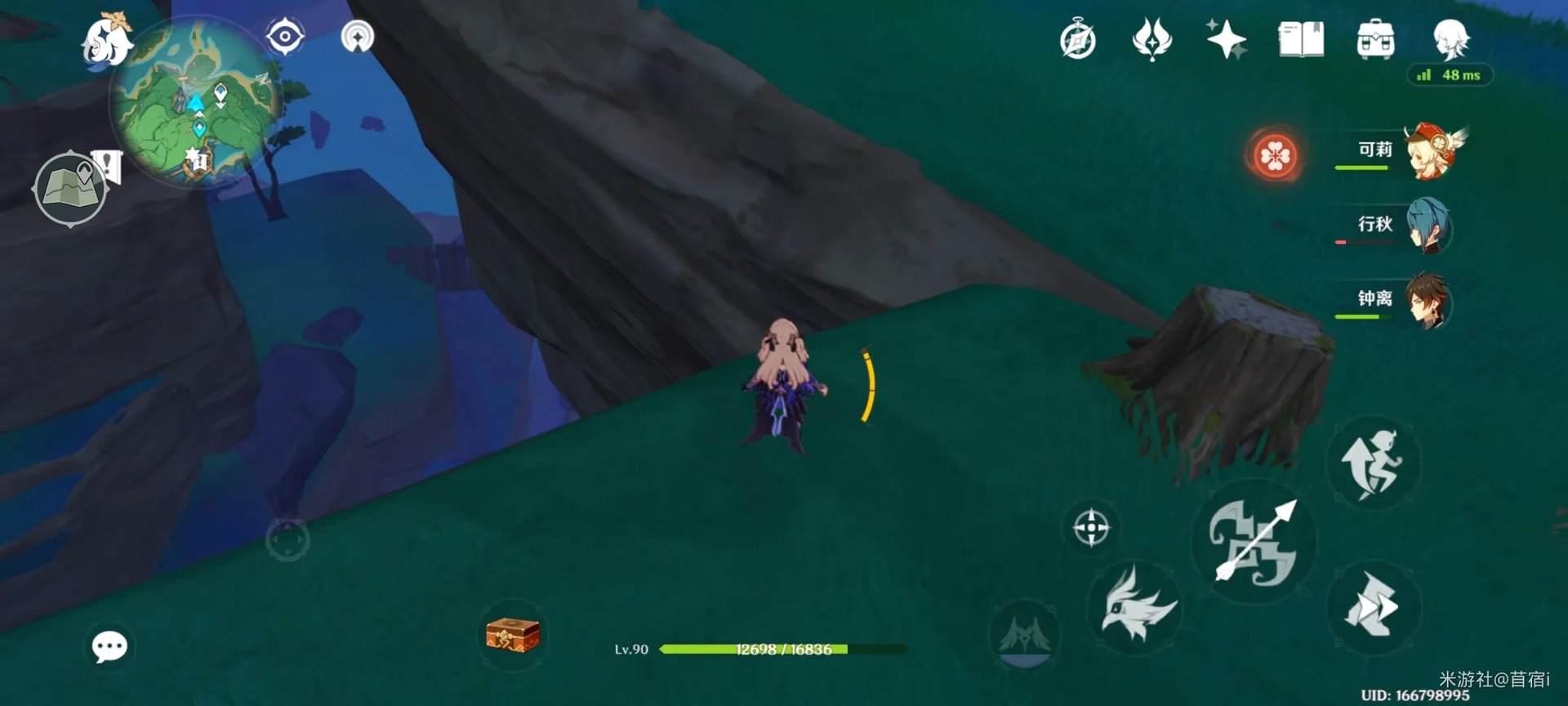Toggle the eye-shaped Elemental Sight icon
Viewport: 1568px width, 706px height.
(285, 37)
